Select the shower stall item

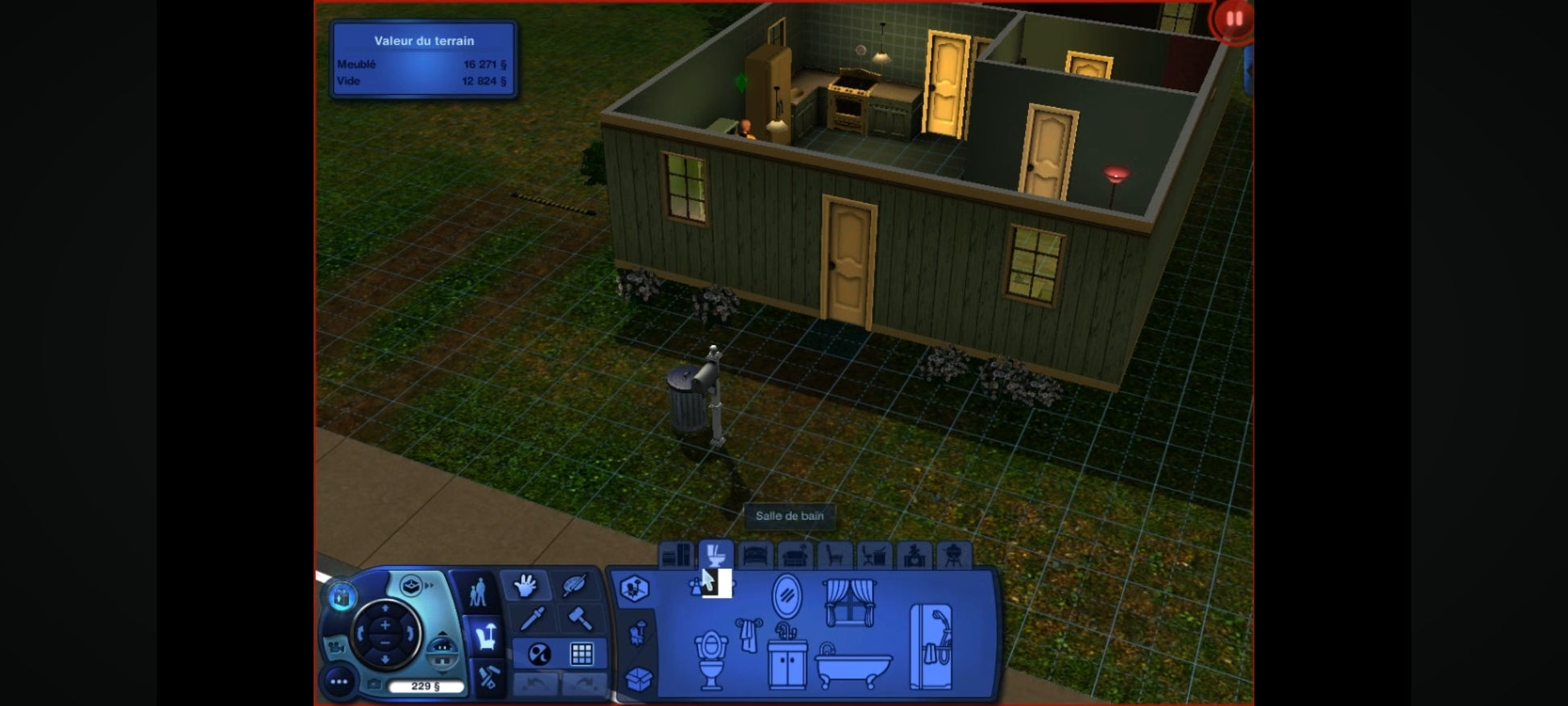pyautogui.click(x=931, y=647)
